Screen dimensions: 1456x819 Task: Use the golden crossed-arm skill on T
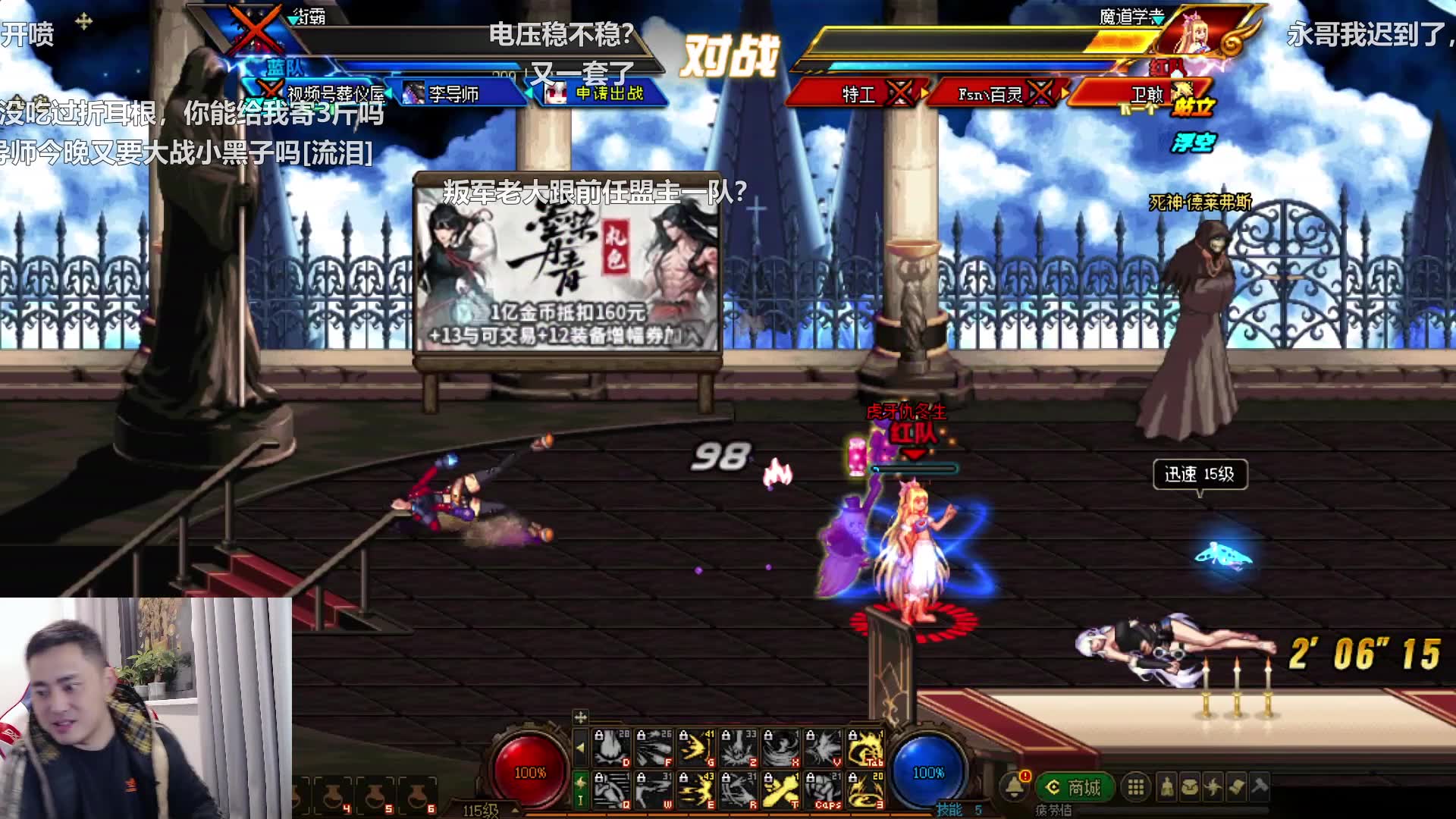(780, 789)
